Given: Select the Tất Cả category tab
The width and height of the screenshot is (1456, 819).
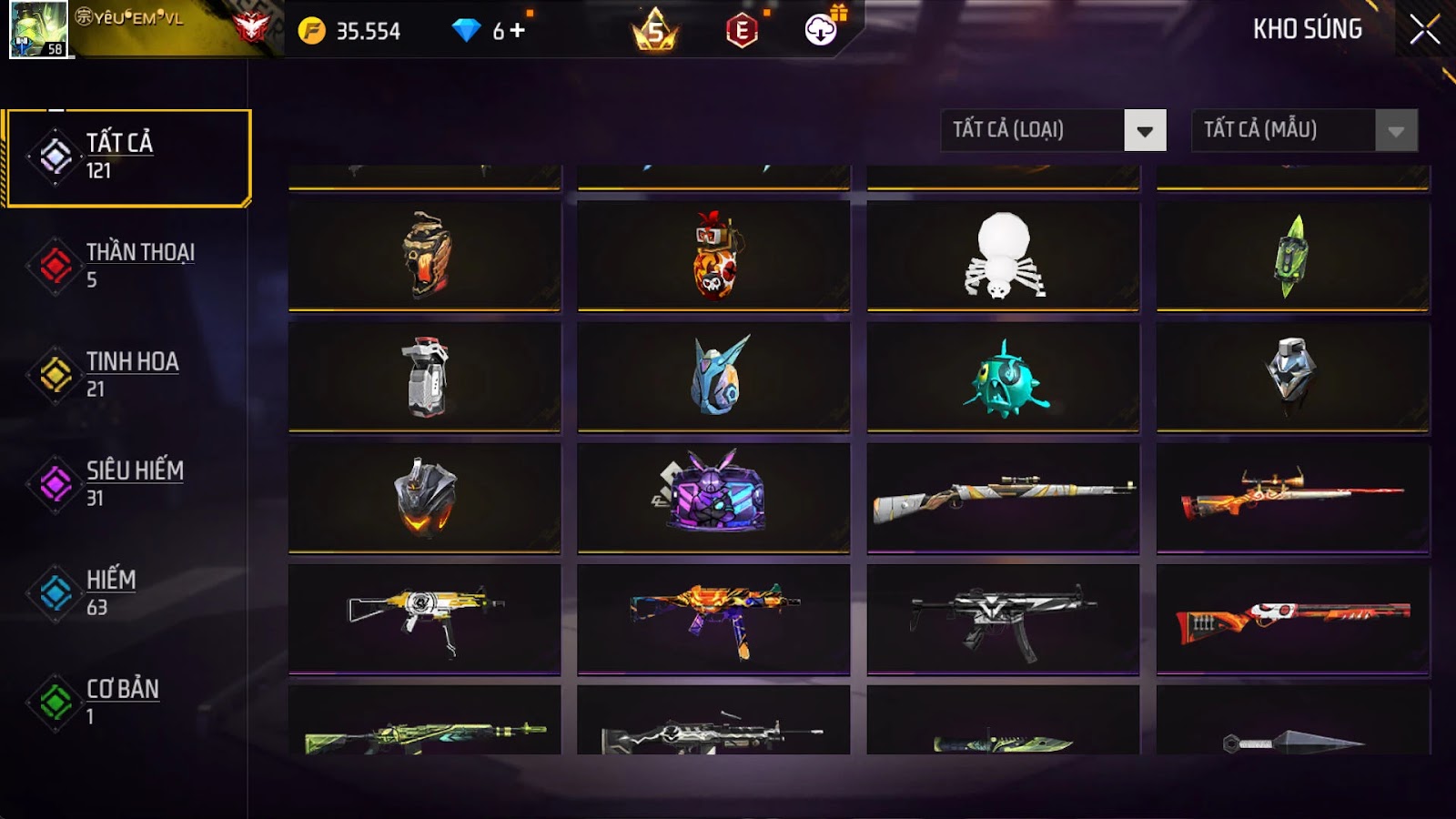Looking at the screenshot, I should click(128, 157).
